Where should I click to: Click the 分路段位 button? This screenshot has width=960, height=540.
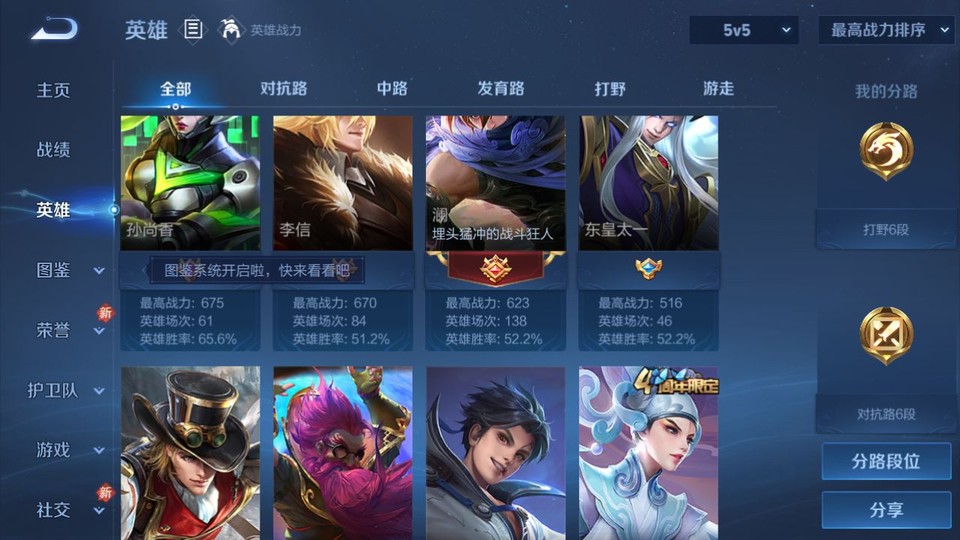(x=886, y=462)
